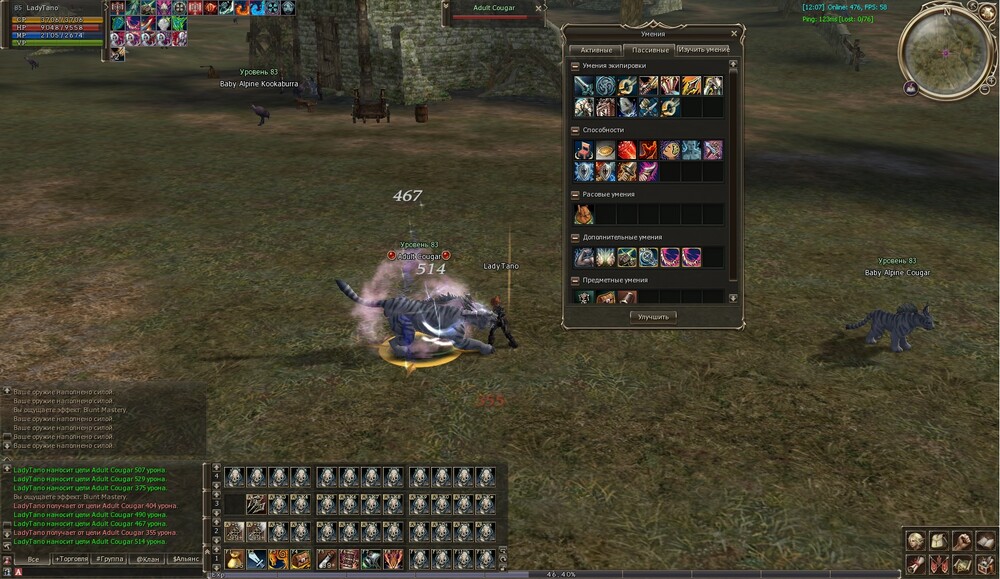Image resolution: width=1000 pixels, height=579 pixels.
Task: Switch to the Пассивные tab
Action: click(651, 49)
